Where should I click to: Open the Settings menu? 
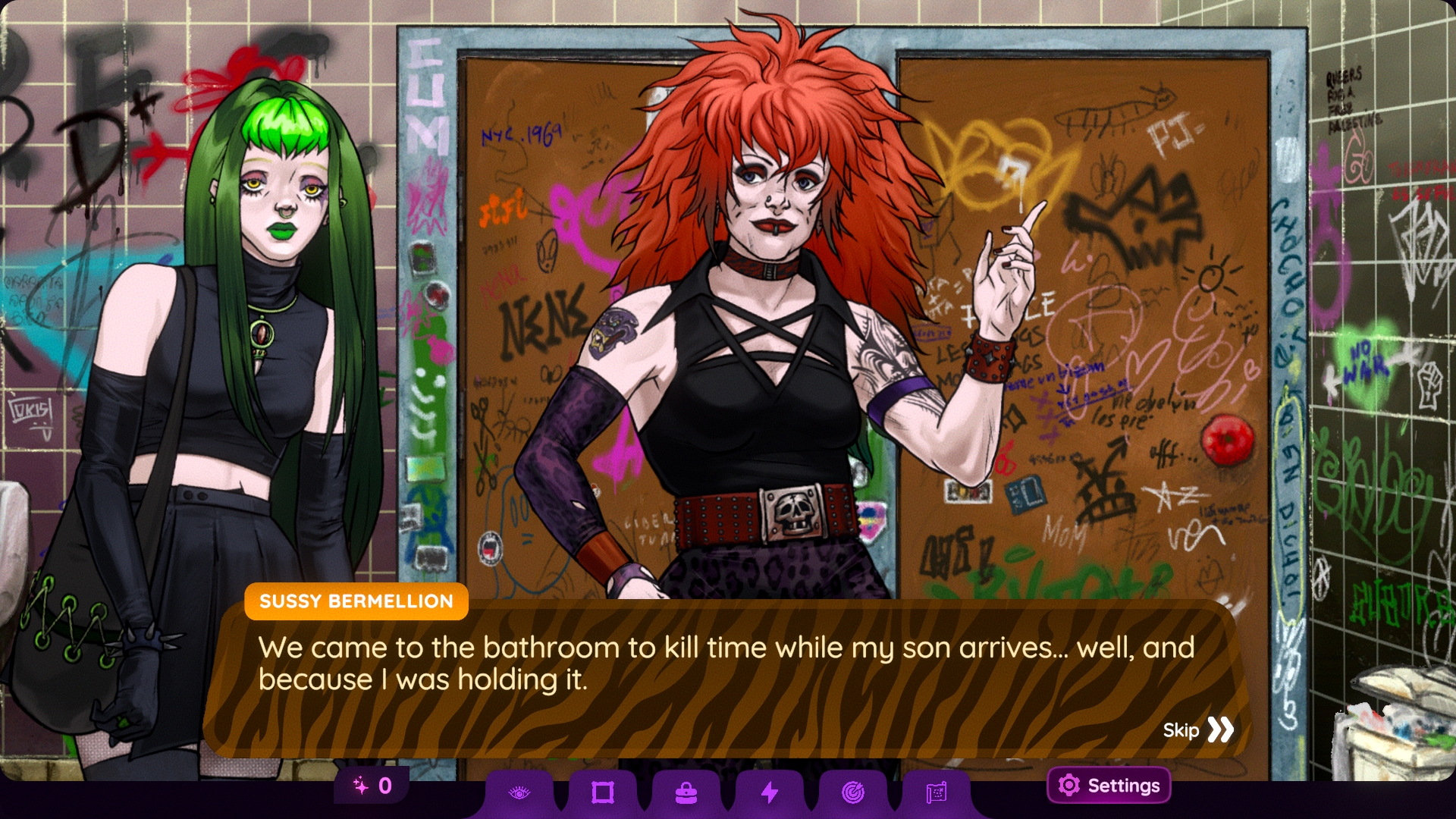1109,786
